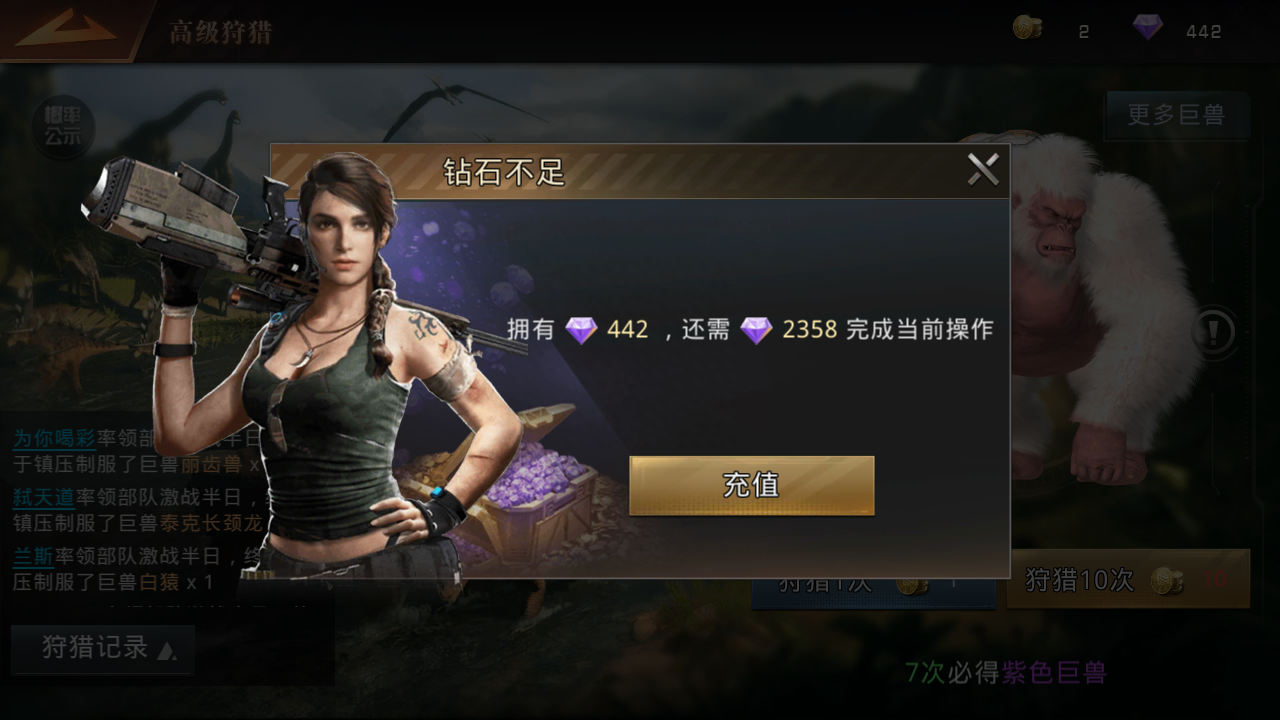Show the 概率公示 probability info

pos(62,127)
